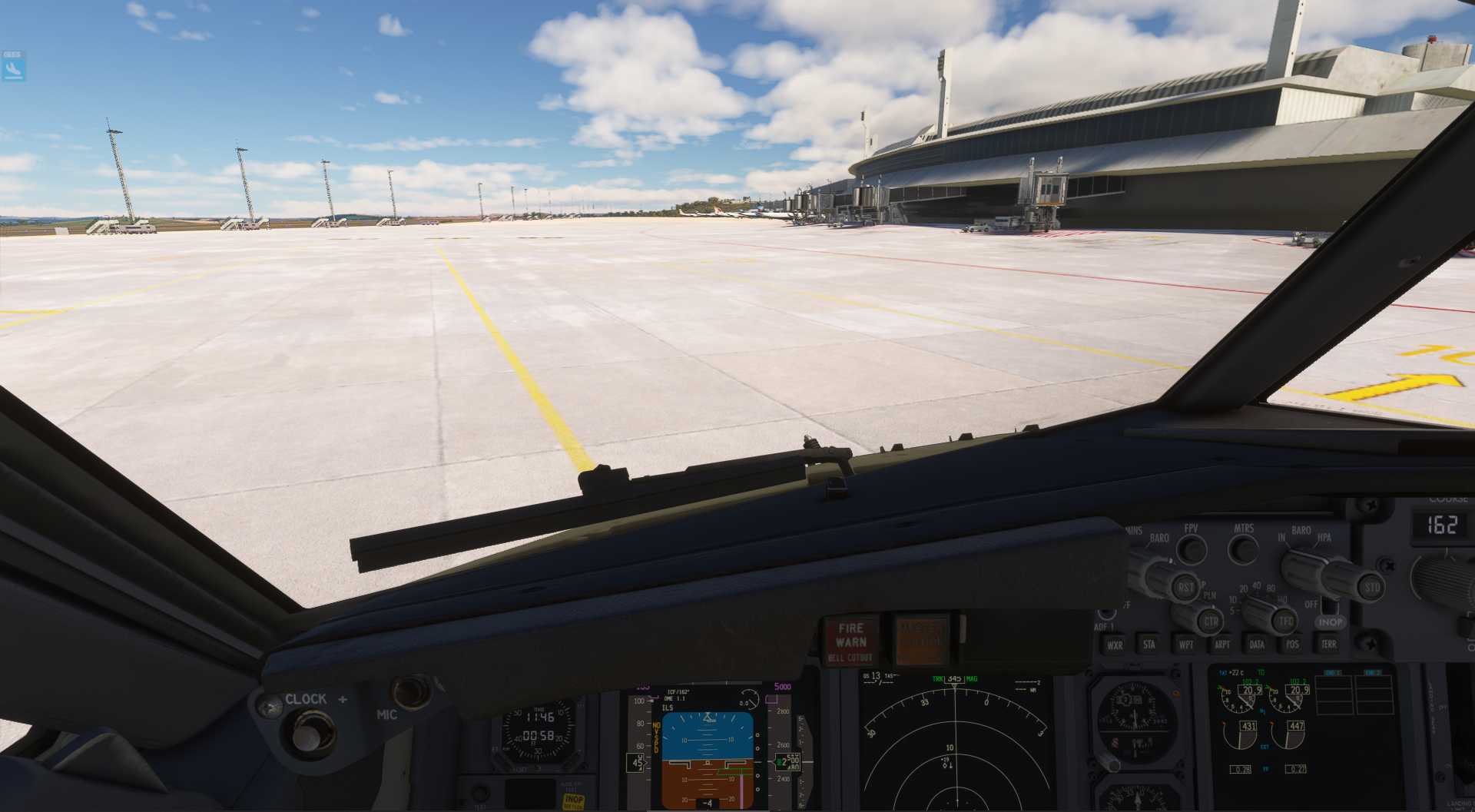Toggle the STA map button

click(x=1149, y=645)
